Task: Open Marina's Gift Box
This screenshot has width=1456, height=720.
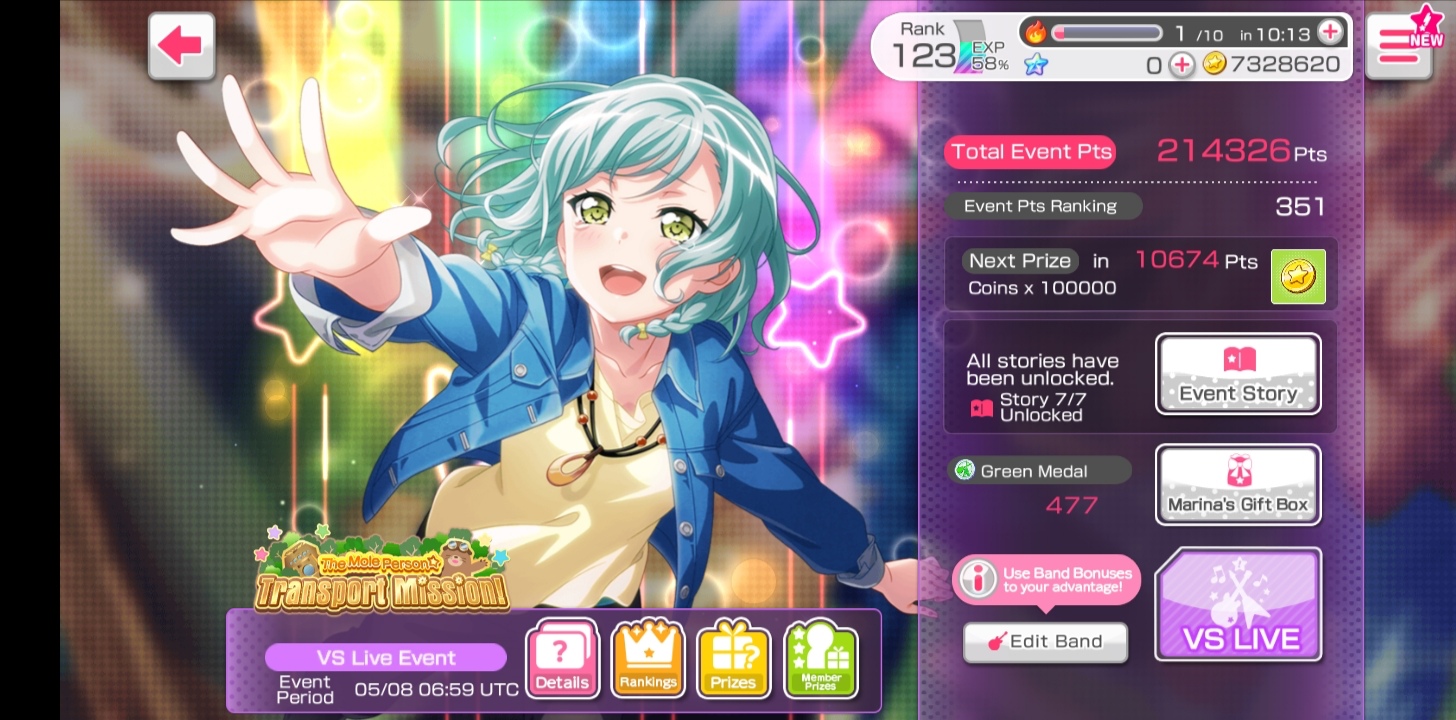Action: point(1238,485)
